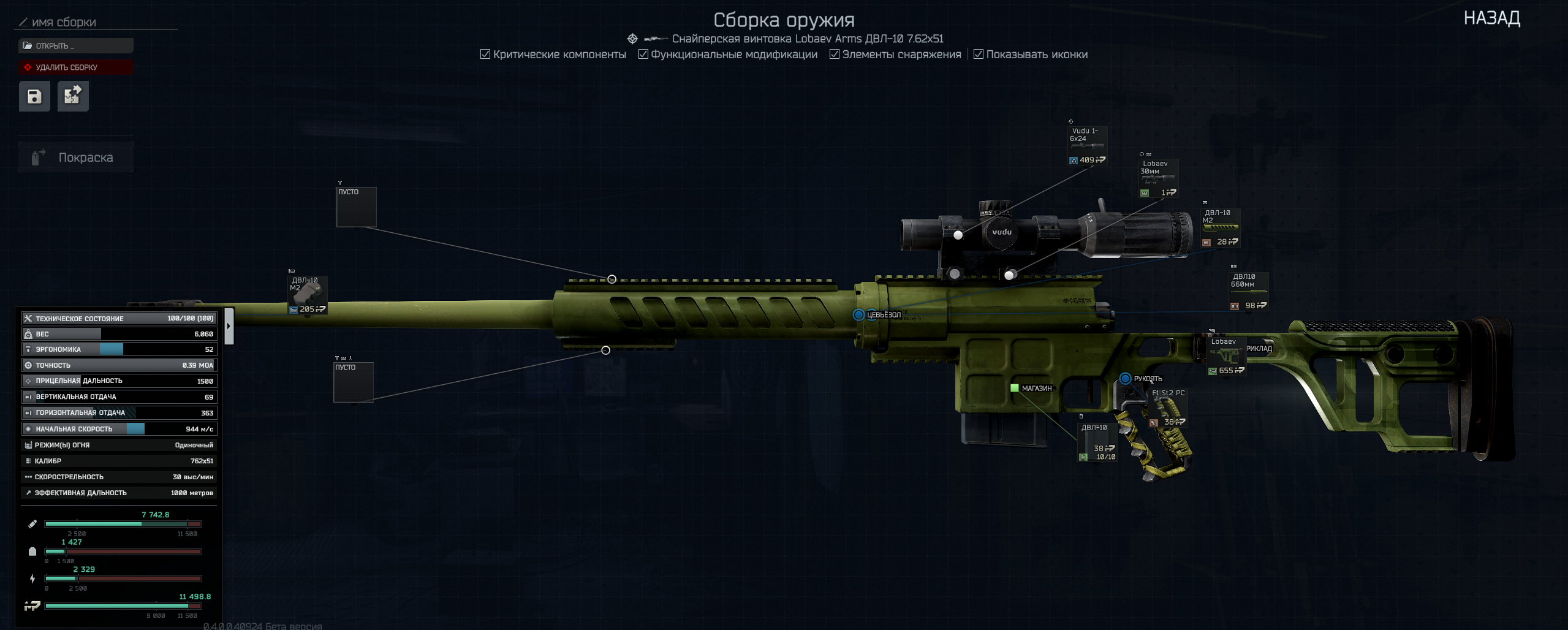Toggle the Показывать иконки checkbox
This screenshot has height=630, width=1568.
tap(979, 55)
